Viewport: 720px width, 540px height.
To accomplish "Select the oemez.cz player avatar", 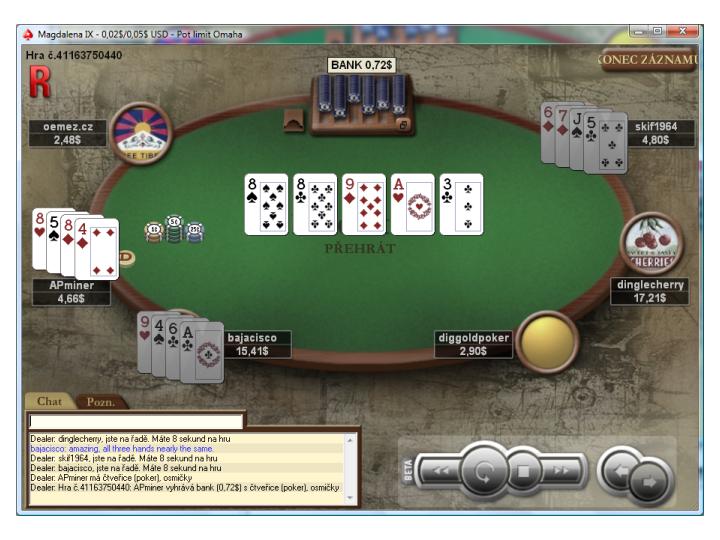I will [142, 130].
